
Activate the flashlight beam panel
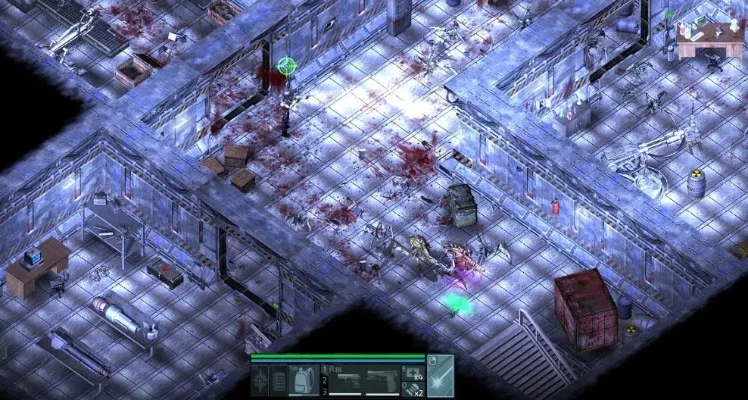point(440,375)
